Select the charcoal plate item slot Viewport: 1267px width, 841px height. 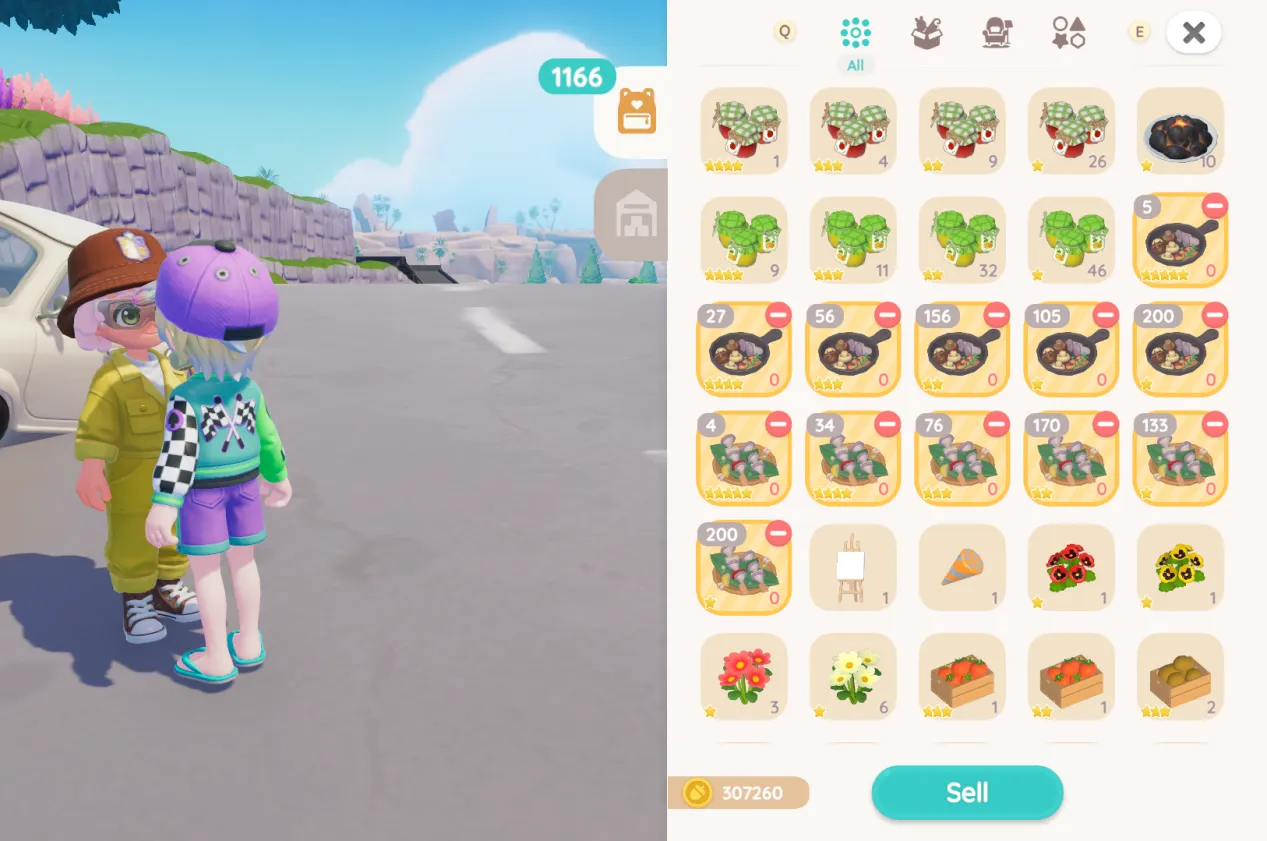(1180, 131)
